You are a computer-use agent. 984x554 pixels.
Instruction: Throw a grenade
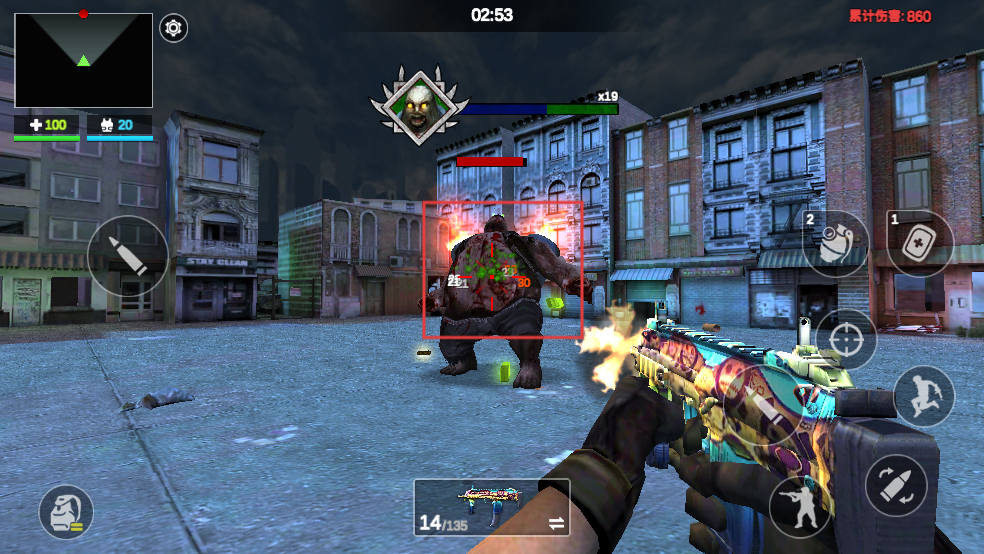click(x=836, y=244)
